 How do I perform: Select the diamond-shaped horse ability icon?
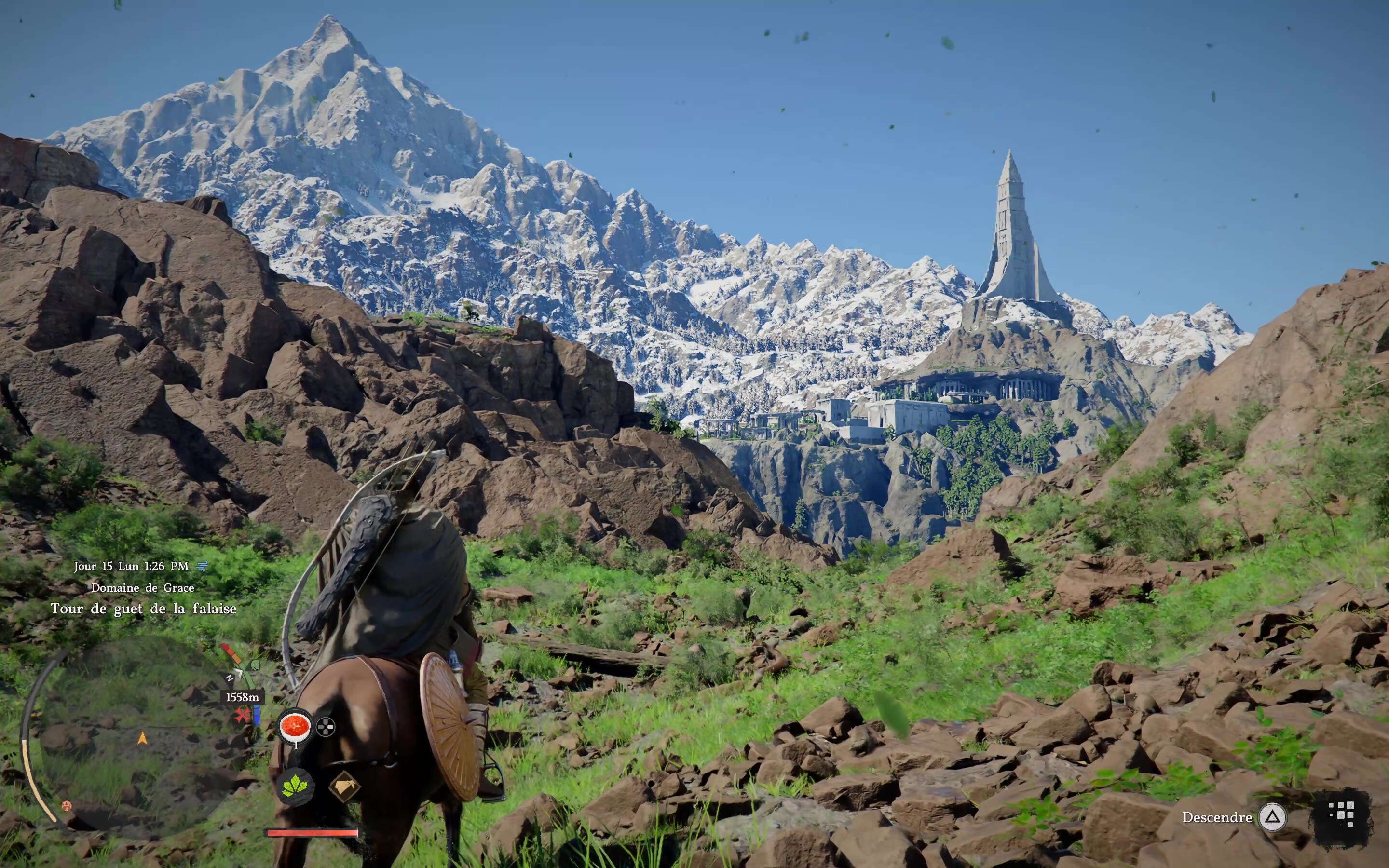coord(344,786)
